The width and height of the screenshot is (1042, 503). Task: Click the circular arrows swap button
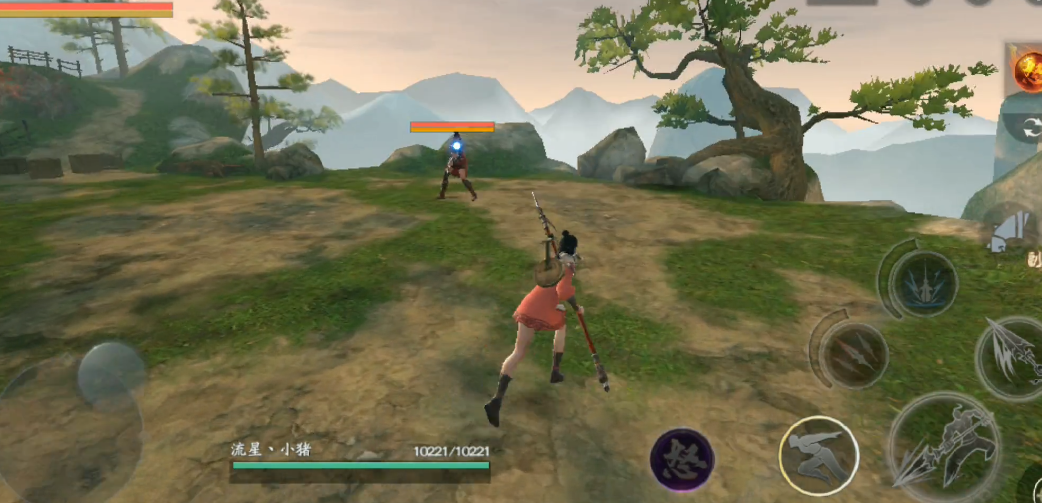[x=1028, y=127]
